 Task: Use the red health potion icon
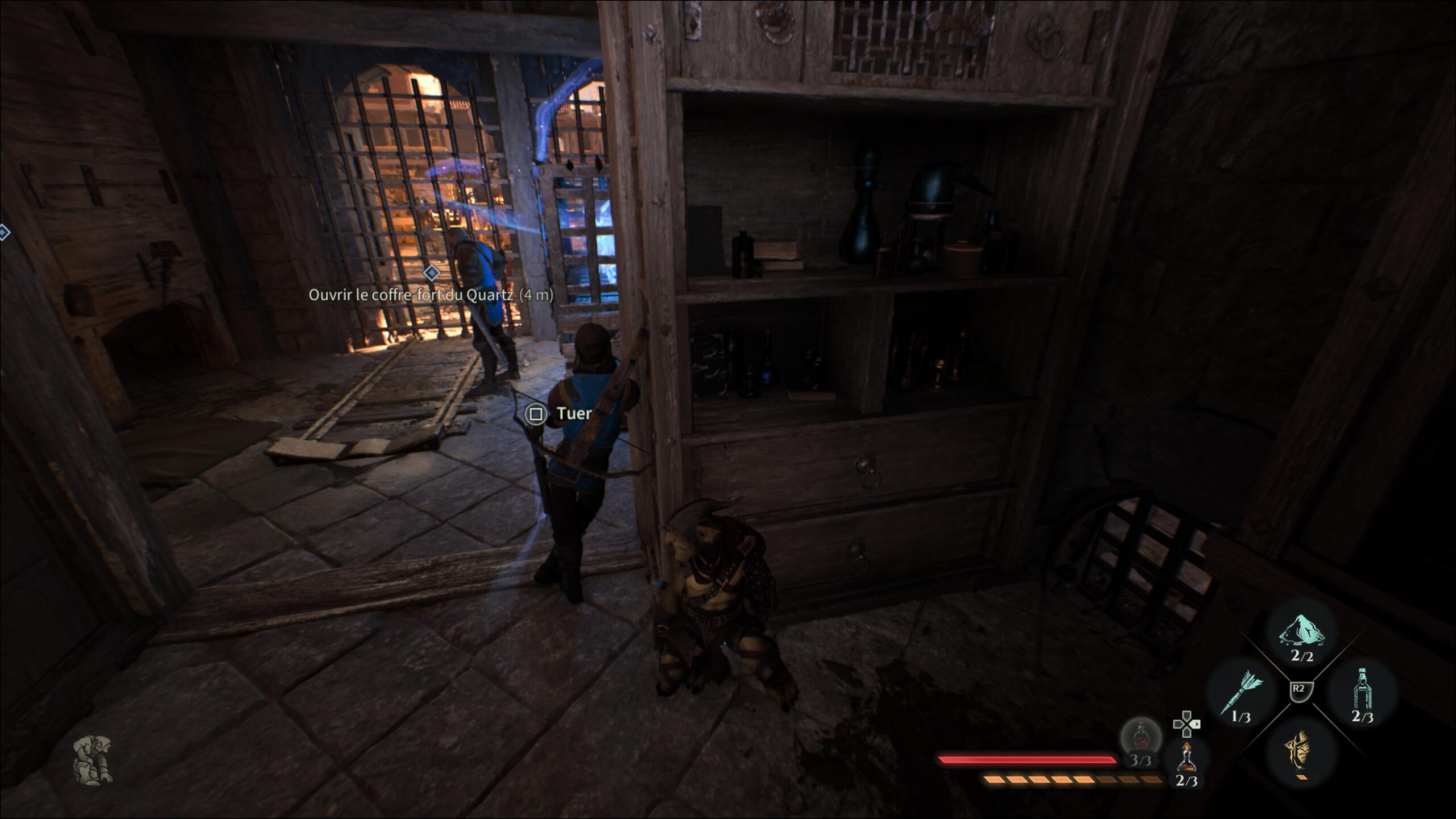(1140, 739)
